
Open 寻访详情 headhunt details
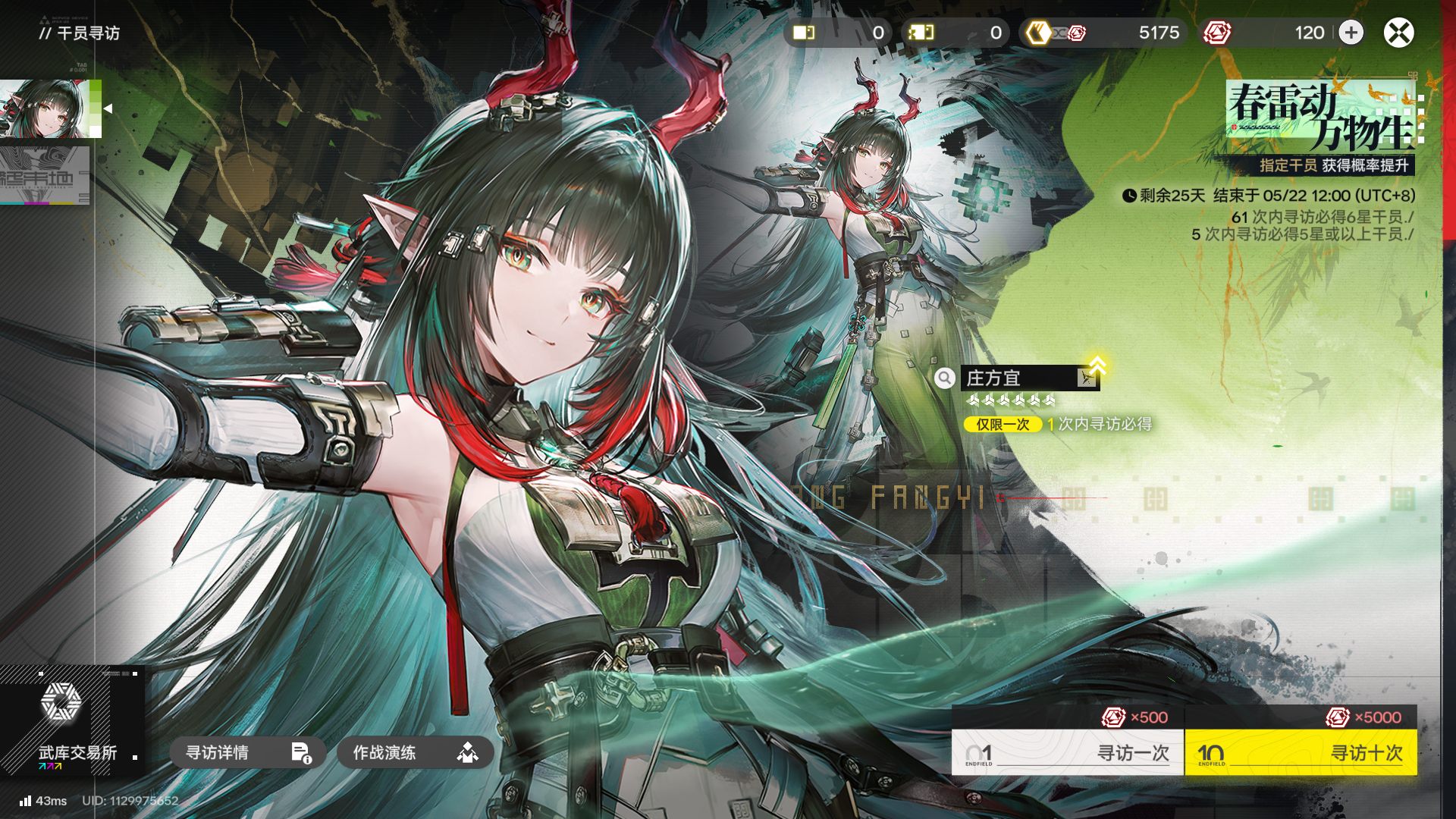click(247, 752)
